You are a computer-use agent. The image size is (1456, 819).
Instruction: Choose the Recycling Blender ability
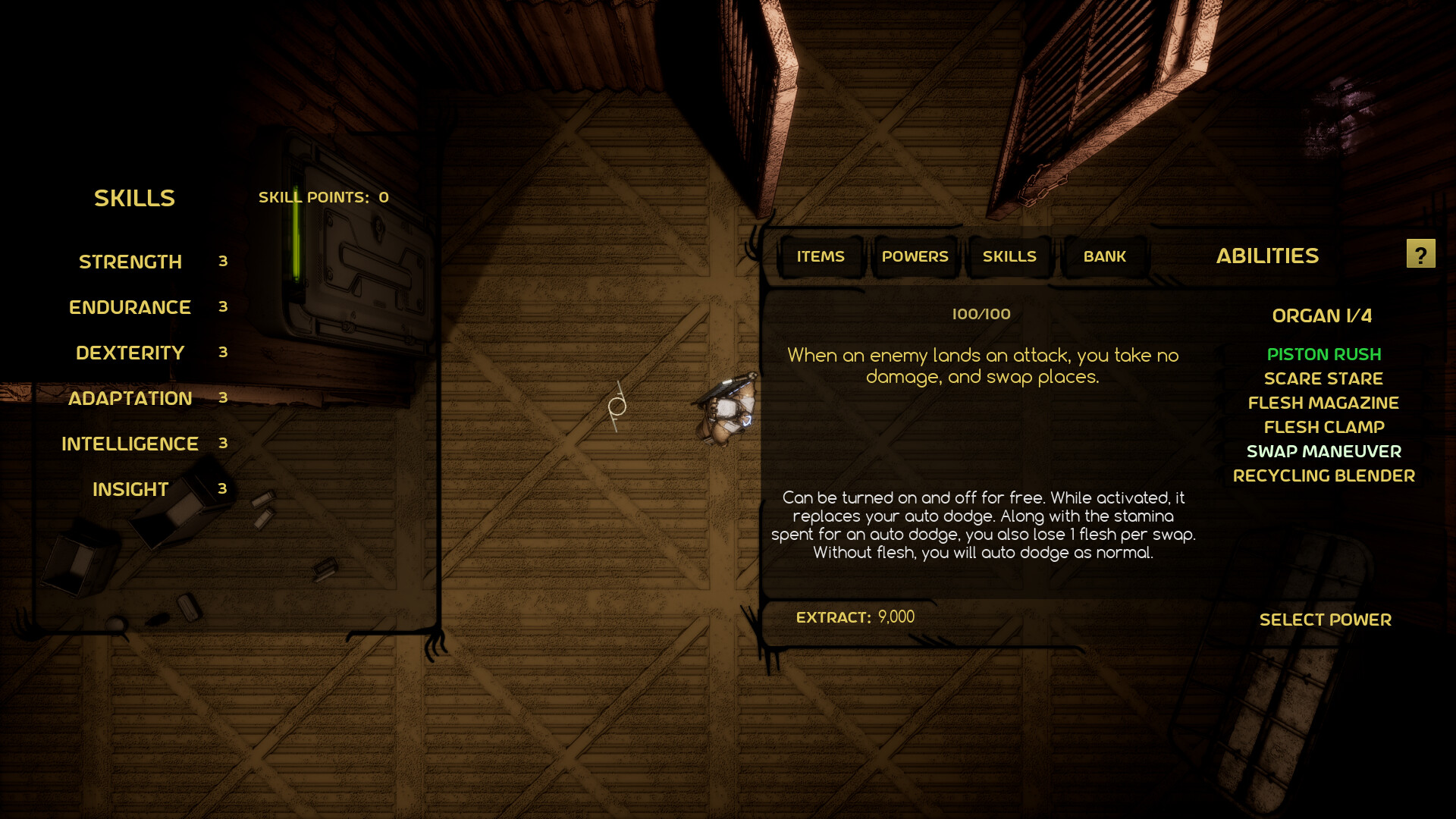point(1324,475)
